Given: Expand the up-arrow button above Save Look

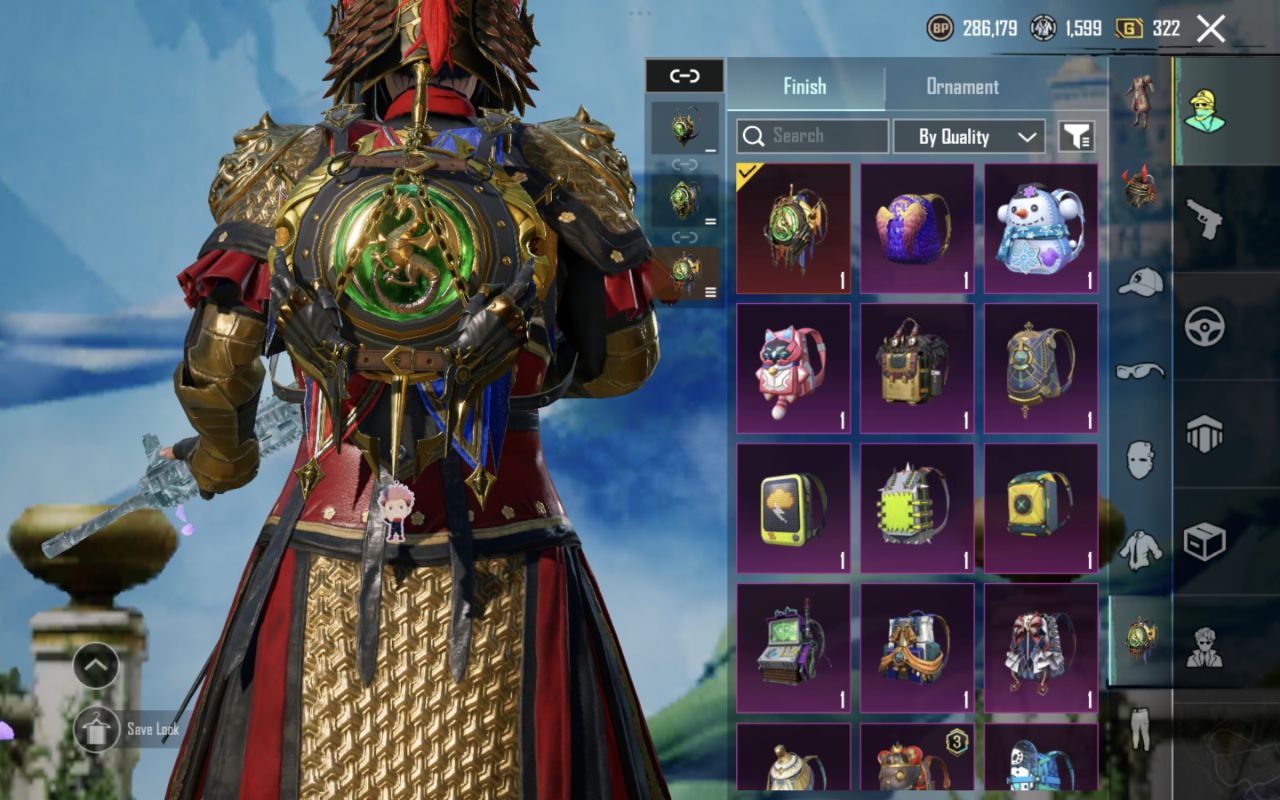Looking at the screenshot, I should tap(96, 665).
